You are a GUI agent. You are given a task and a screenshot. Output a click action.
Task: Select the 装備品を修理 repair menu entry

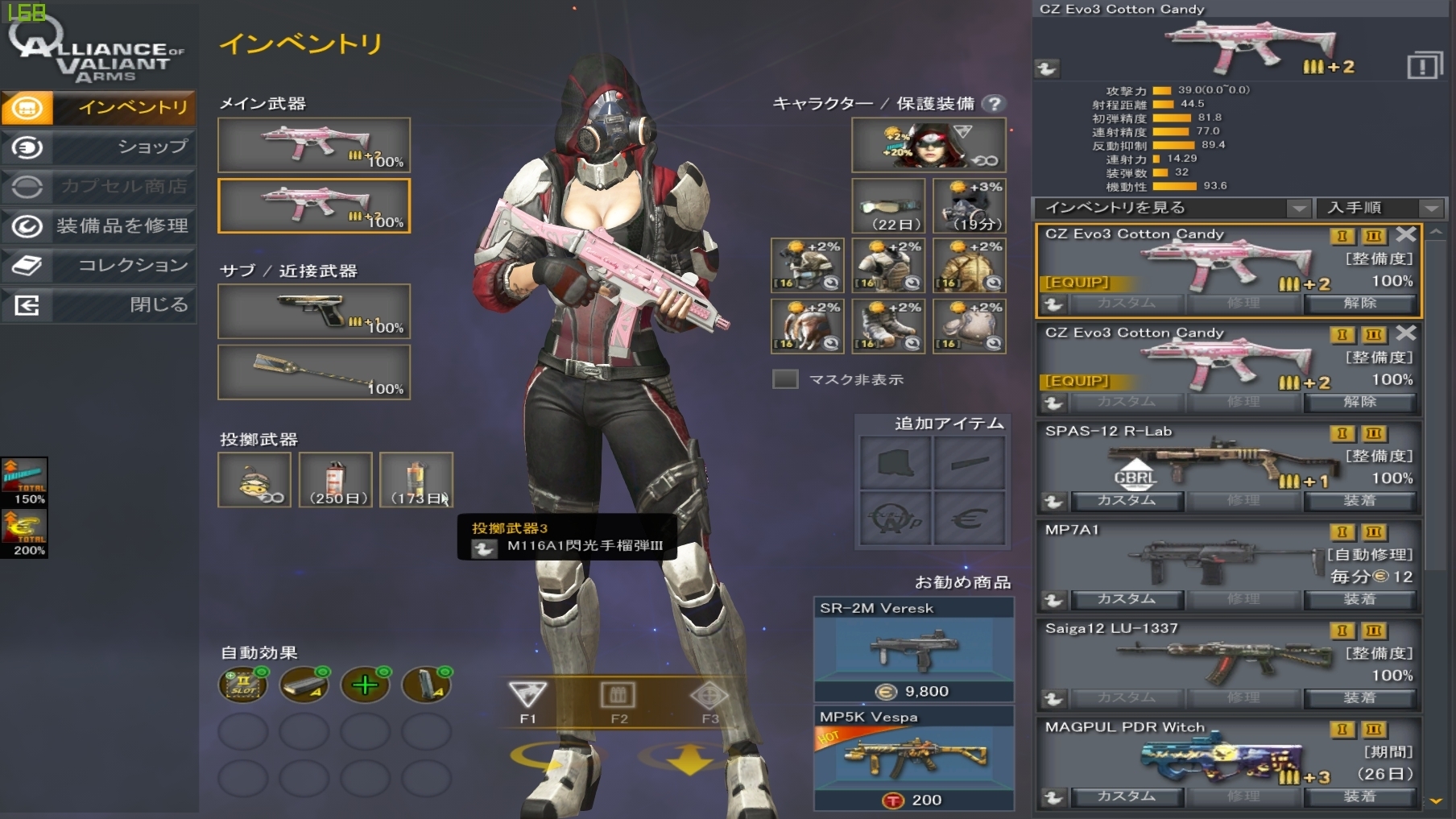point(98,226)
